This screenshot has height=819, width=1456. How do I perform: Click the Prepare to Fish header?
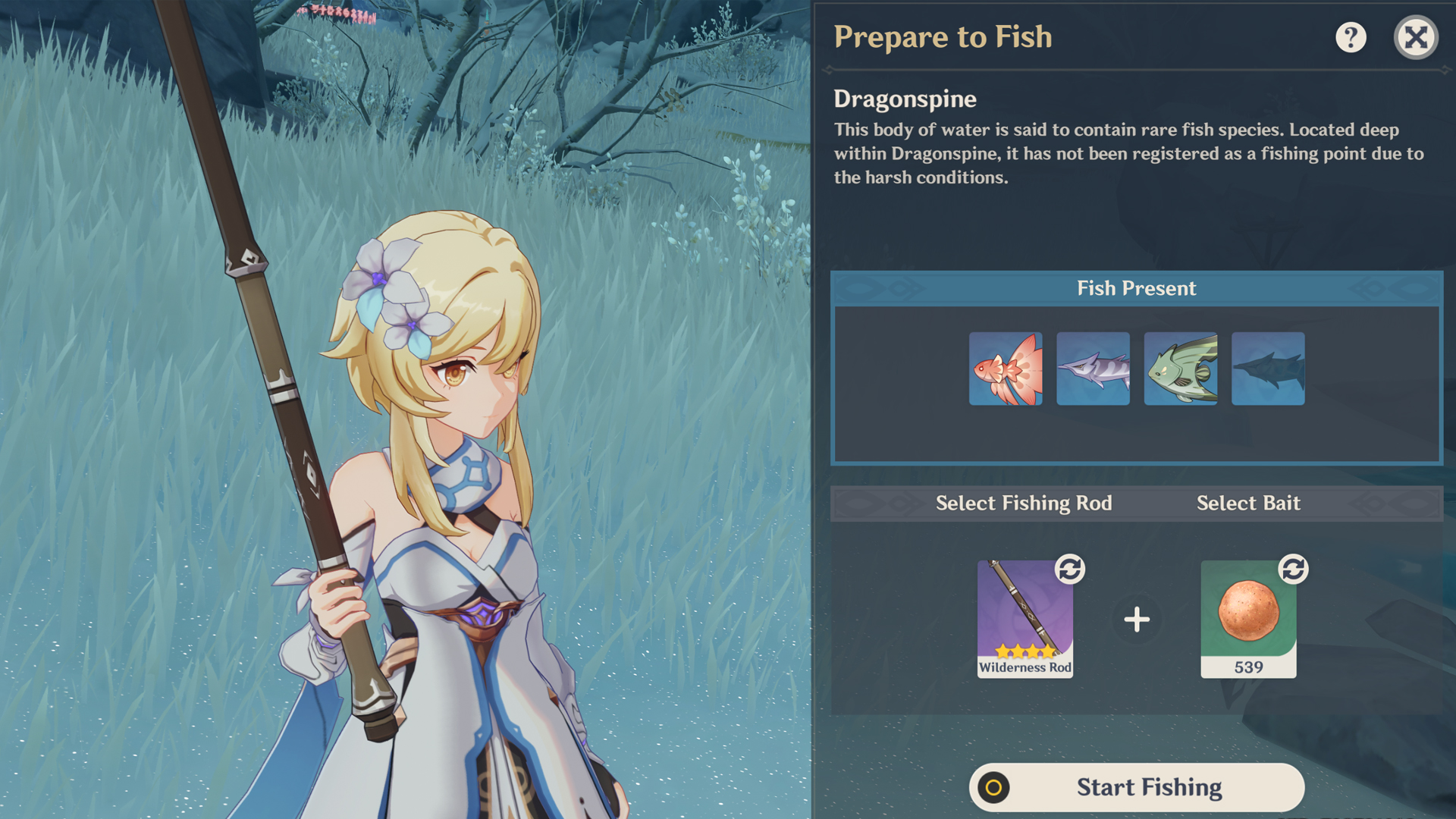click(943, 36)
